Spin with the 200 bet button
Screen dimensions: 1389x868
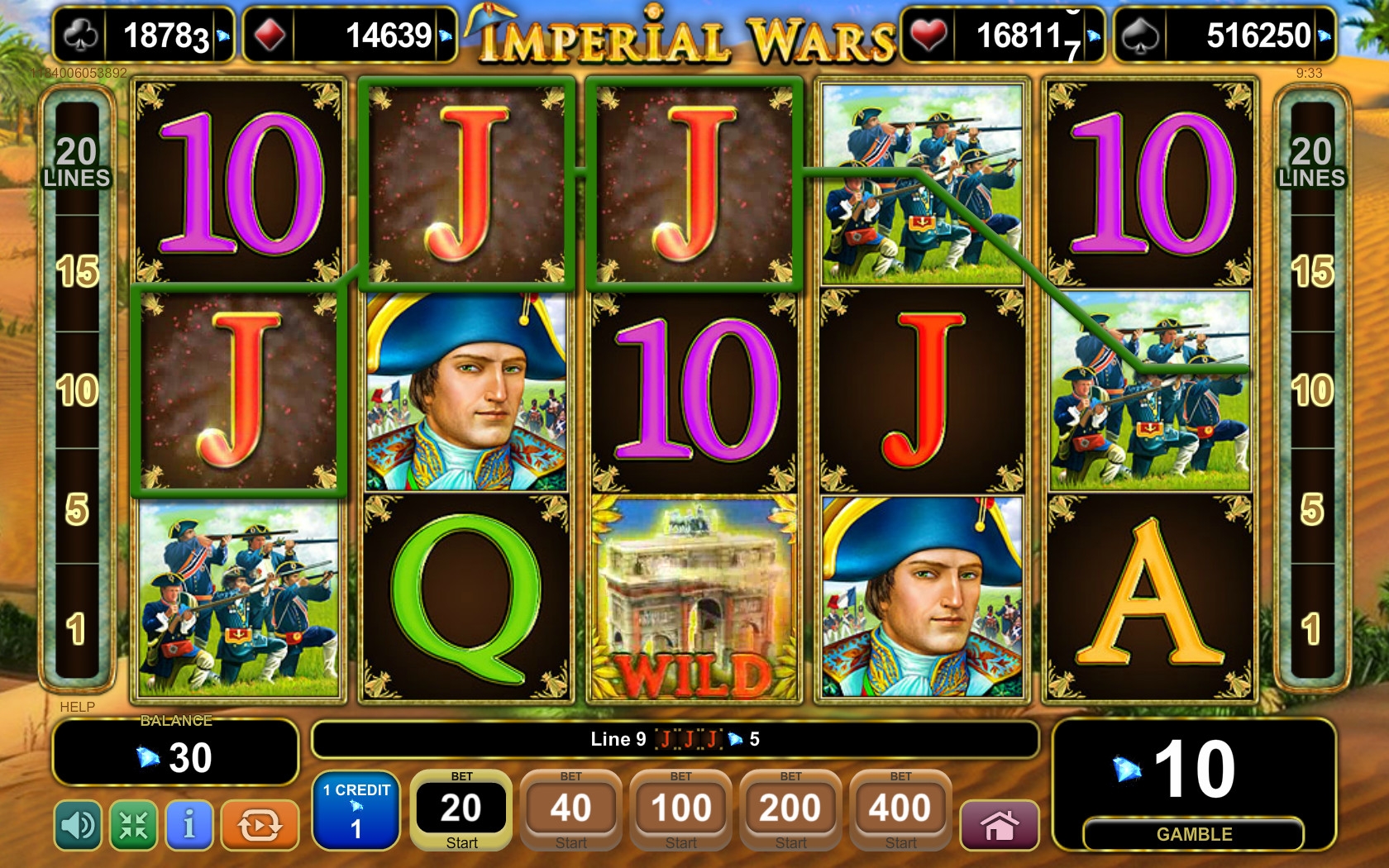tap(790, 811)
